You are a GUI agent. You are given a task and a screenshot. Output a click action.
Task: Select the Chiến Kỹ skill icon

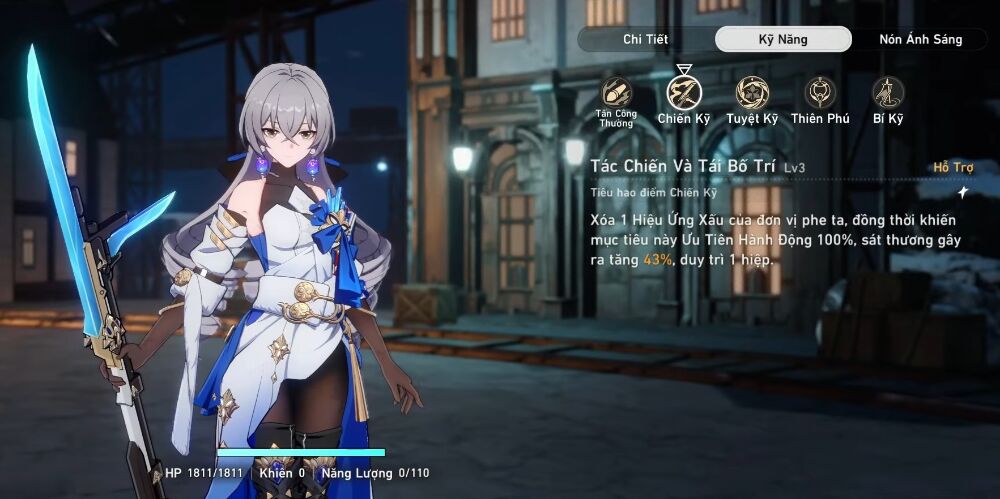pos(684,93)
